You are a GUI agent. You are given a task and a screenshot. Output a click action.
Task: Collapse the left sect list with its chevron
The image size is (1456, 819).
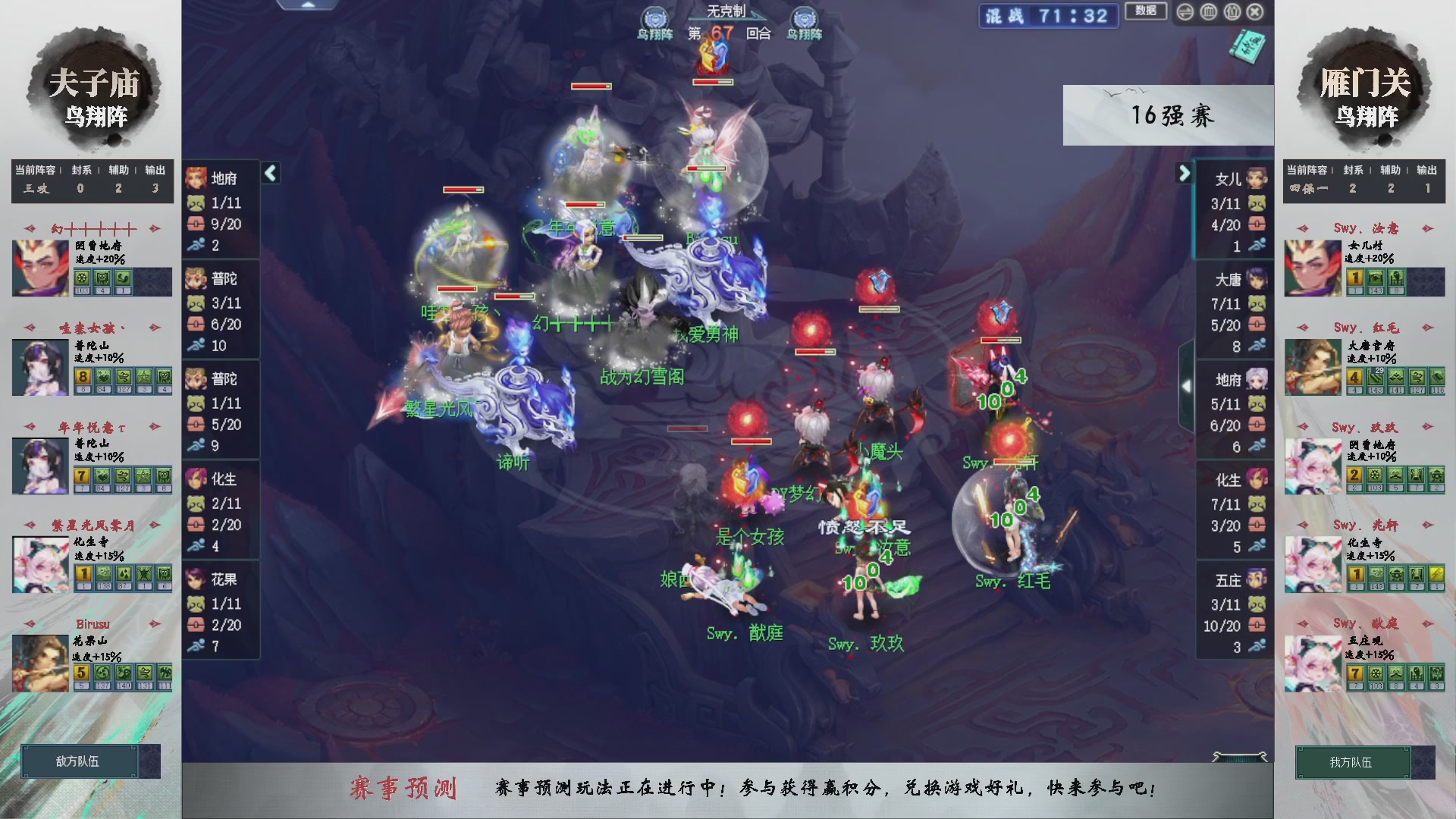[270, 173]
